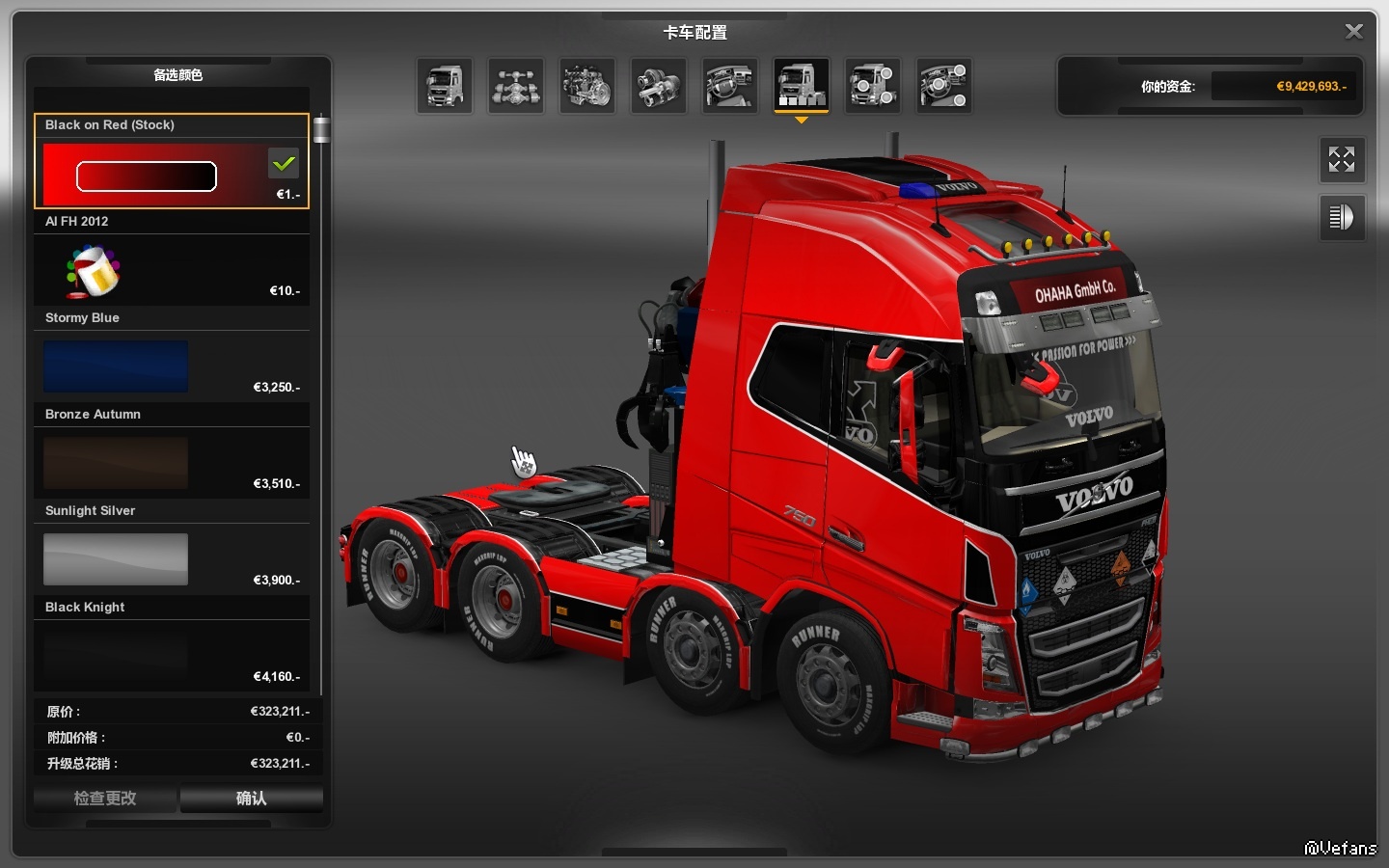Switch to the paint color tab

pos(802,86)
